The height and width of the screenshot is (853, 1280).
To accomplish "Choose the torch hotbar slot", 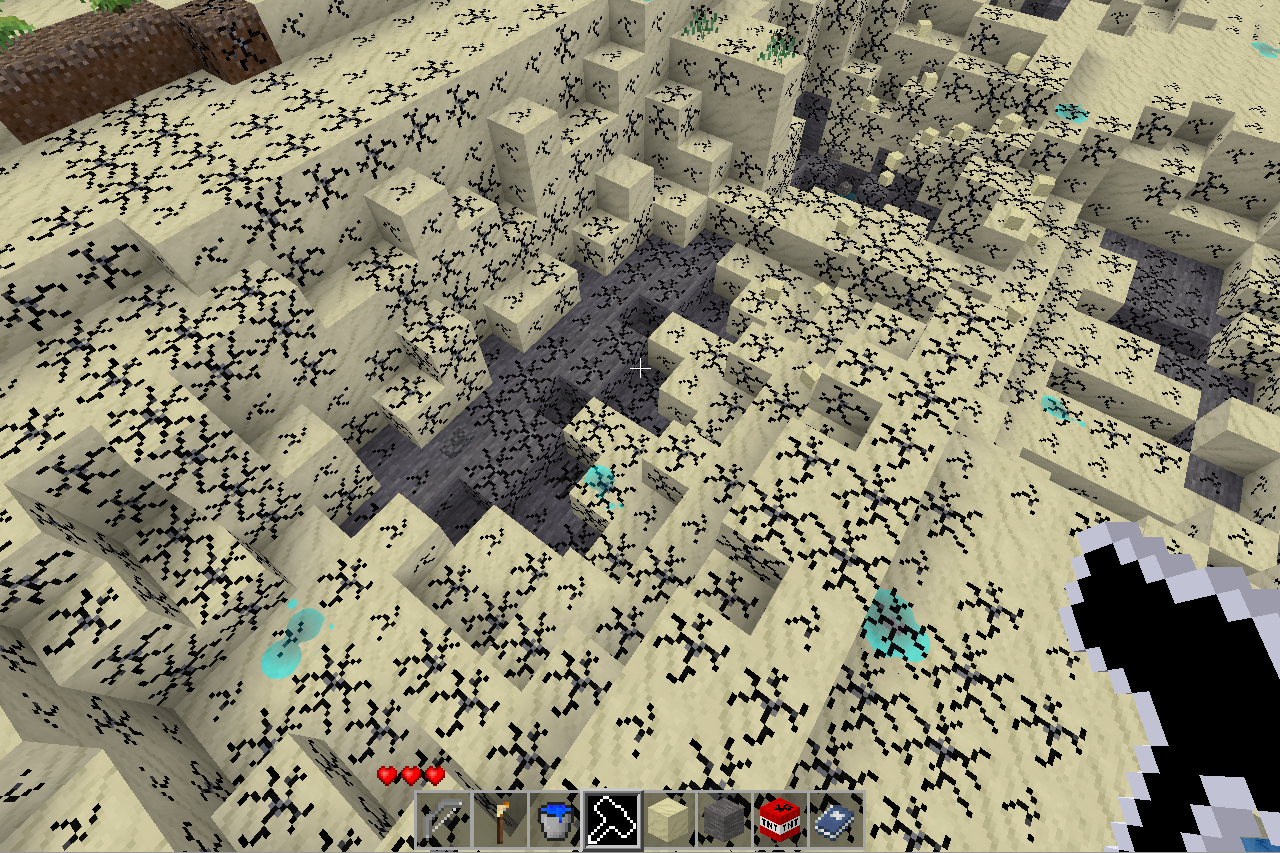I will [x=500, y=822].
